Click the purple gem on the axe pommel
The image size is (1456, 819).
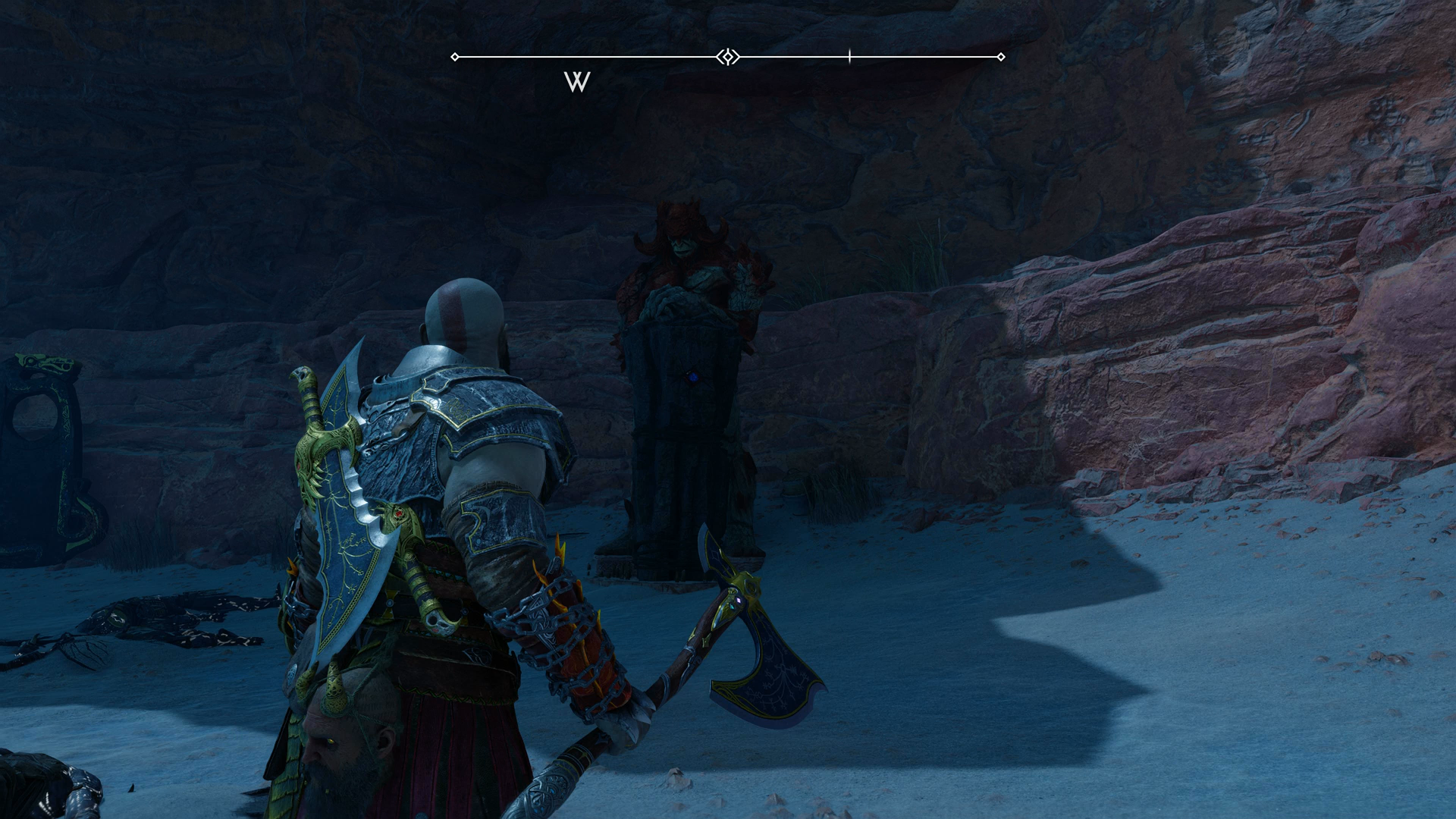click(x=737, y=598)
